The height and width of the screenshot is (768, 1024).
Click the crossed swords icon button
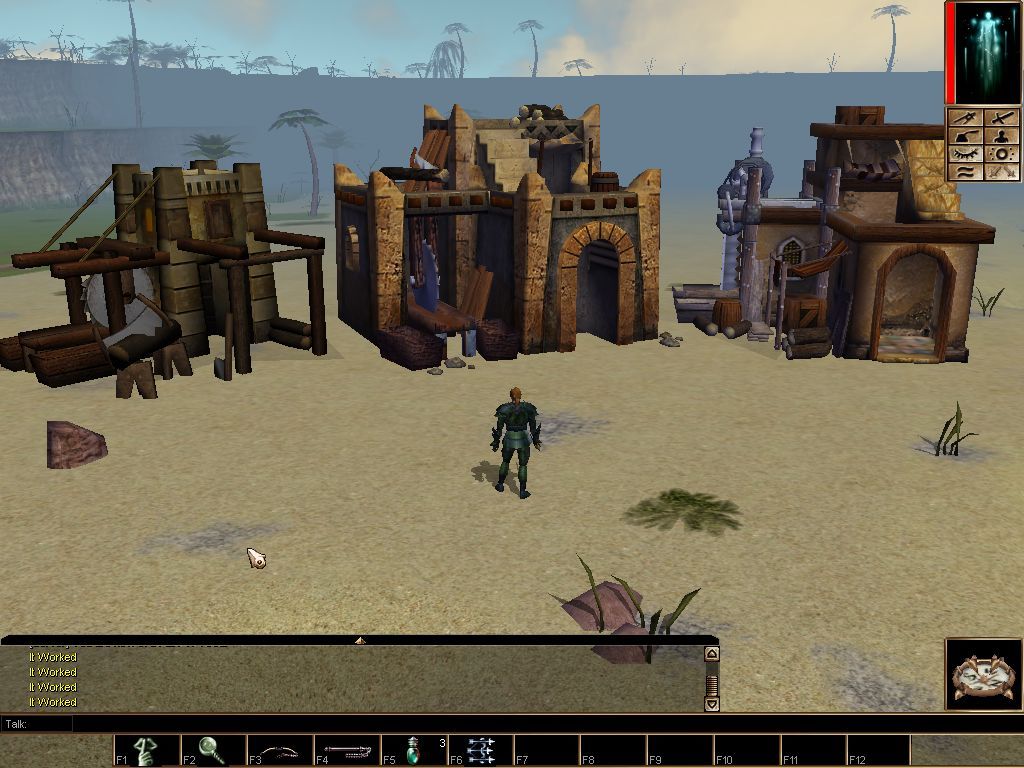1002,172
